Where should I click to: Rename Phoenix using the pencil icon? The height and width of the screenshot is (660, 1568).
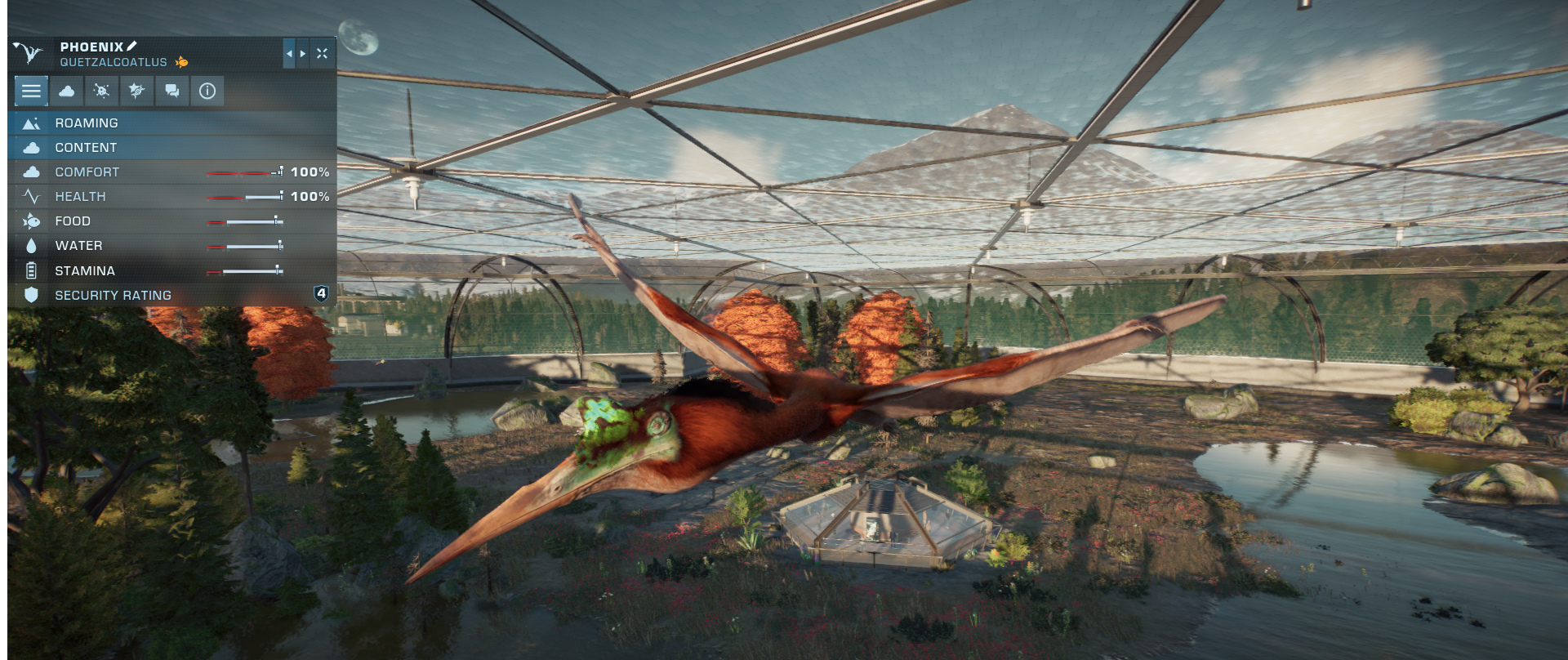click(x=132, y=47)
